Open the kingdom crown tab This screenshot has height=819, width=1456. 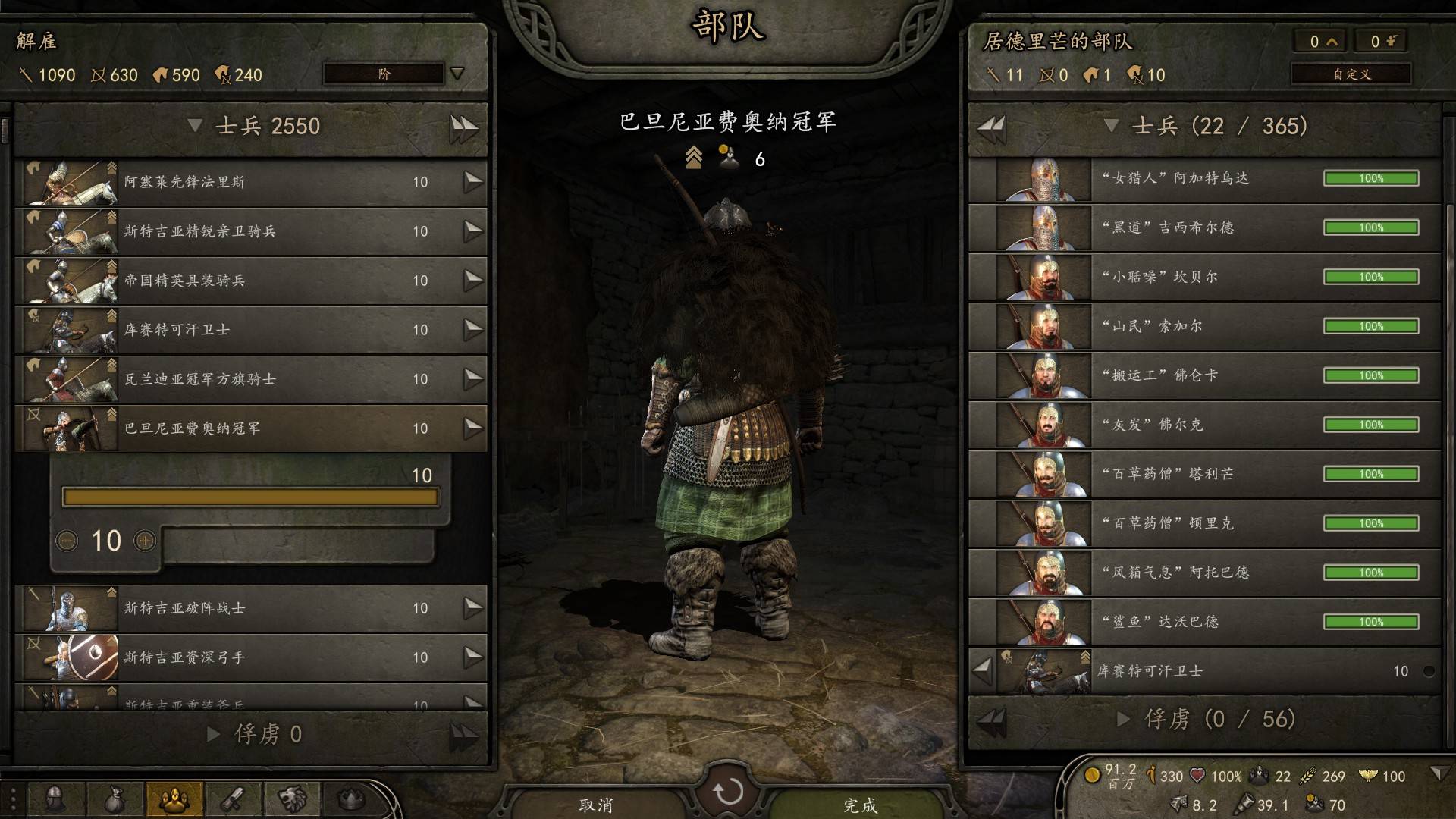(x=350, y=799)
